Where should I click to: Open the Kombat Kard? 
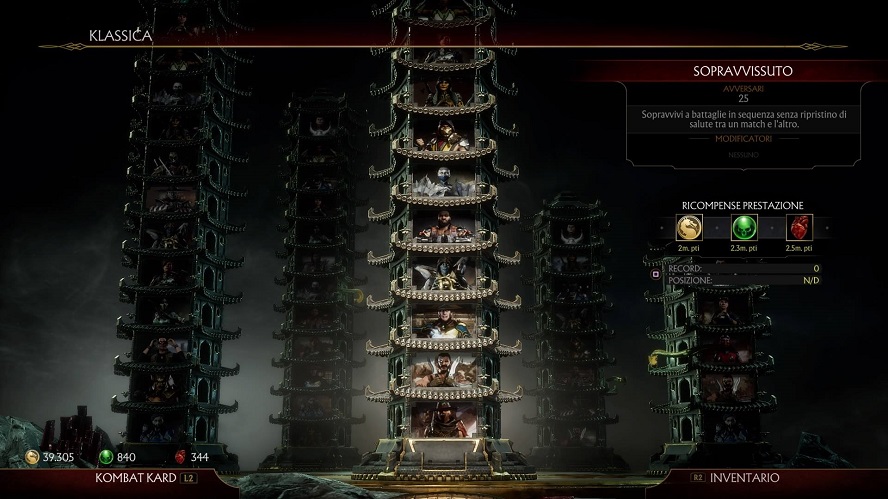(x=129, y=479)
